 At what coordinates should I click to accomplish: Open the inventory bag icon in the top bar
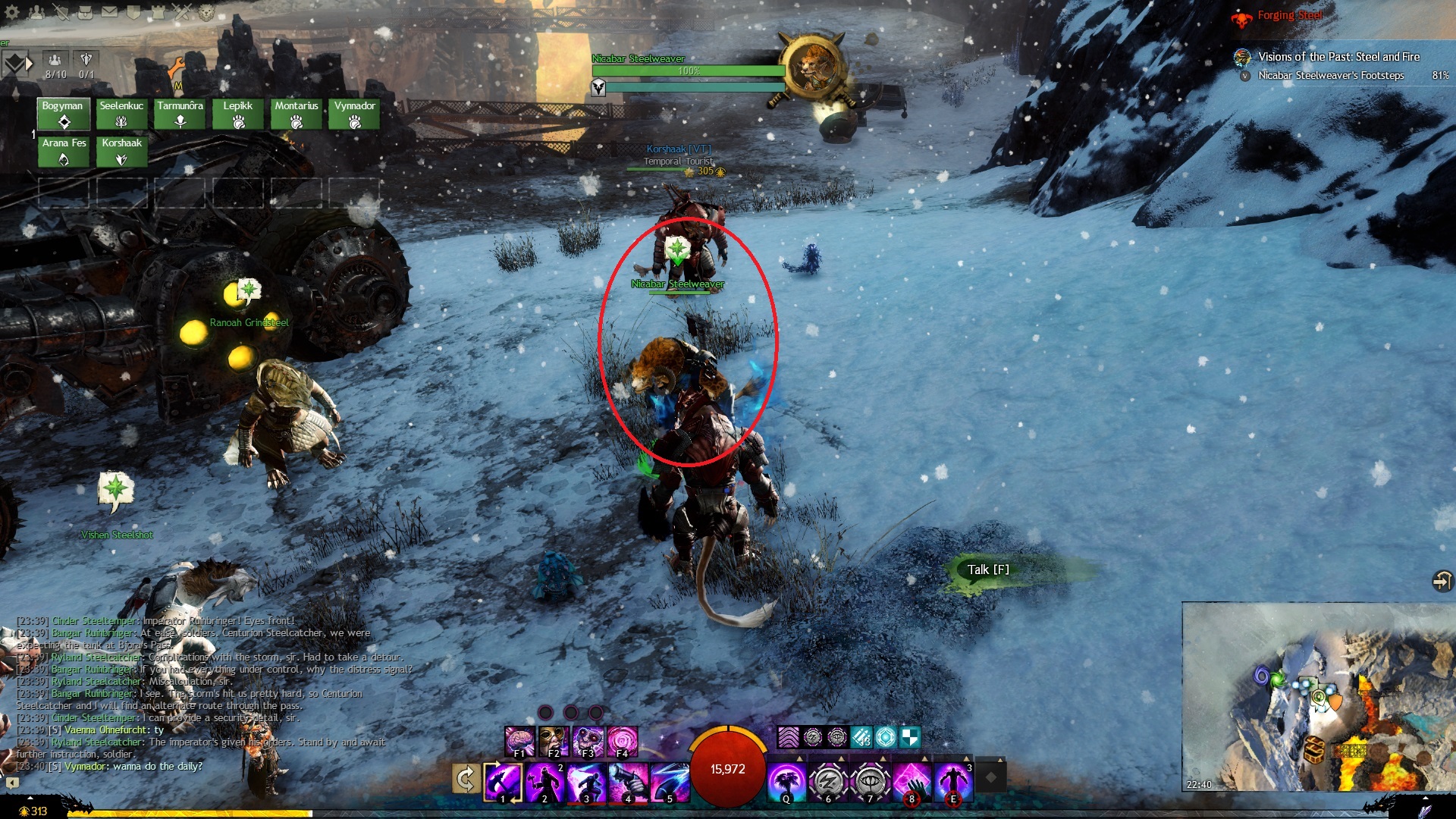pos(86,12)
